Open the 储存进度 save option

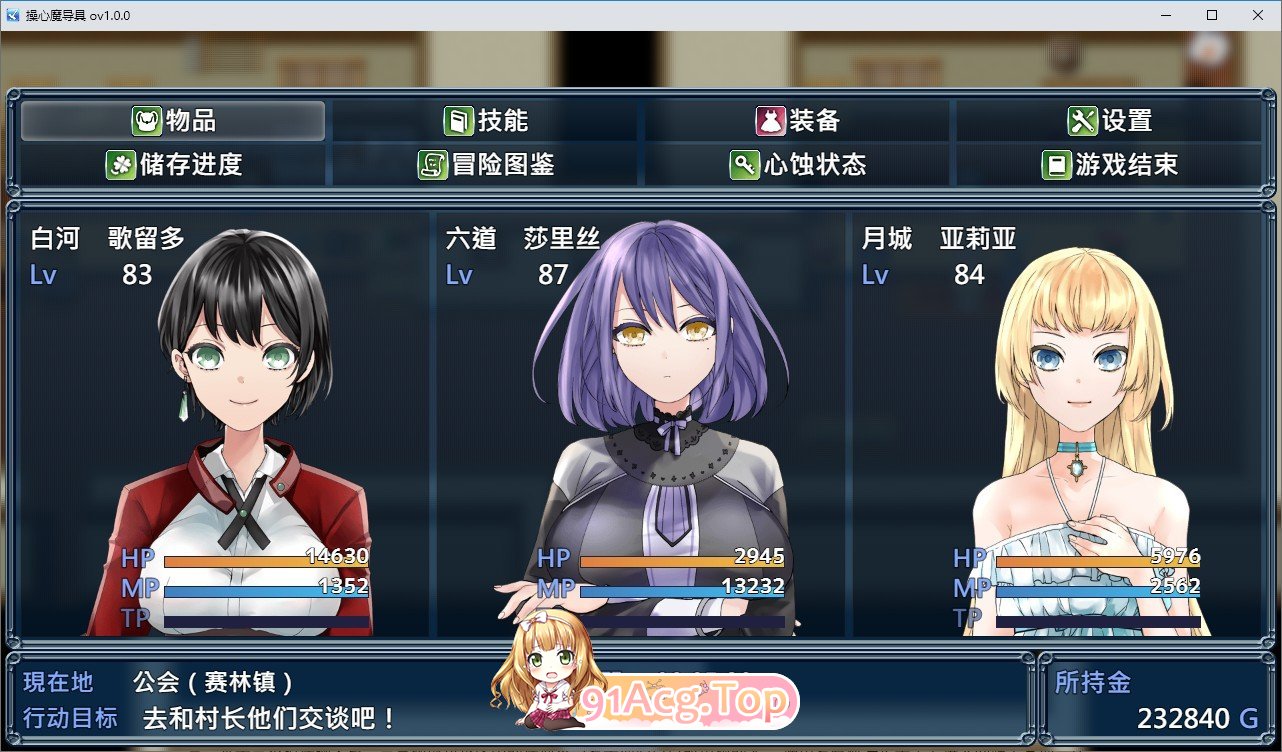[x=170, y=164]
